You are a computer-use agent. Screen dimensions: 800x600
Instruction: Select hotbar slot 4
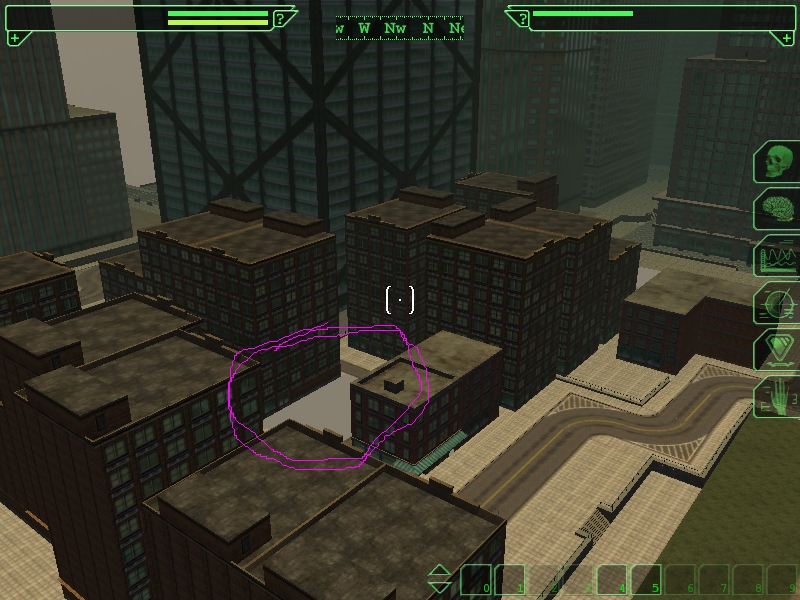click(x=612, y=580)
